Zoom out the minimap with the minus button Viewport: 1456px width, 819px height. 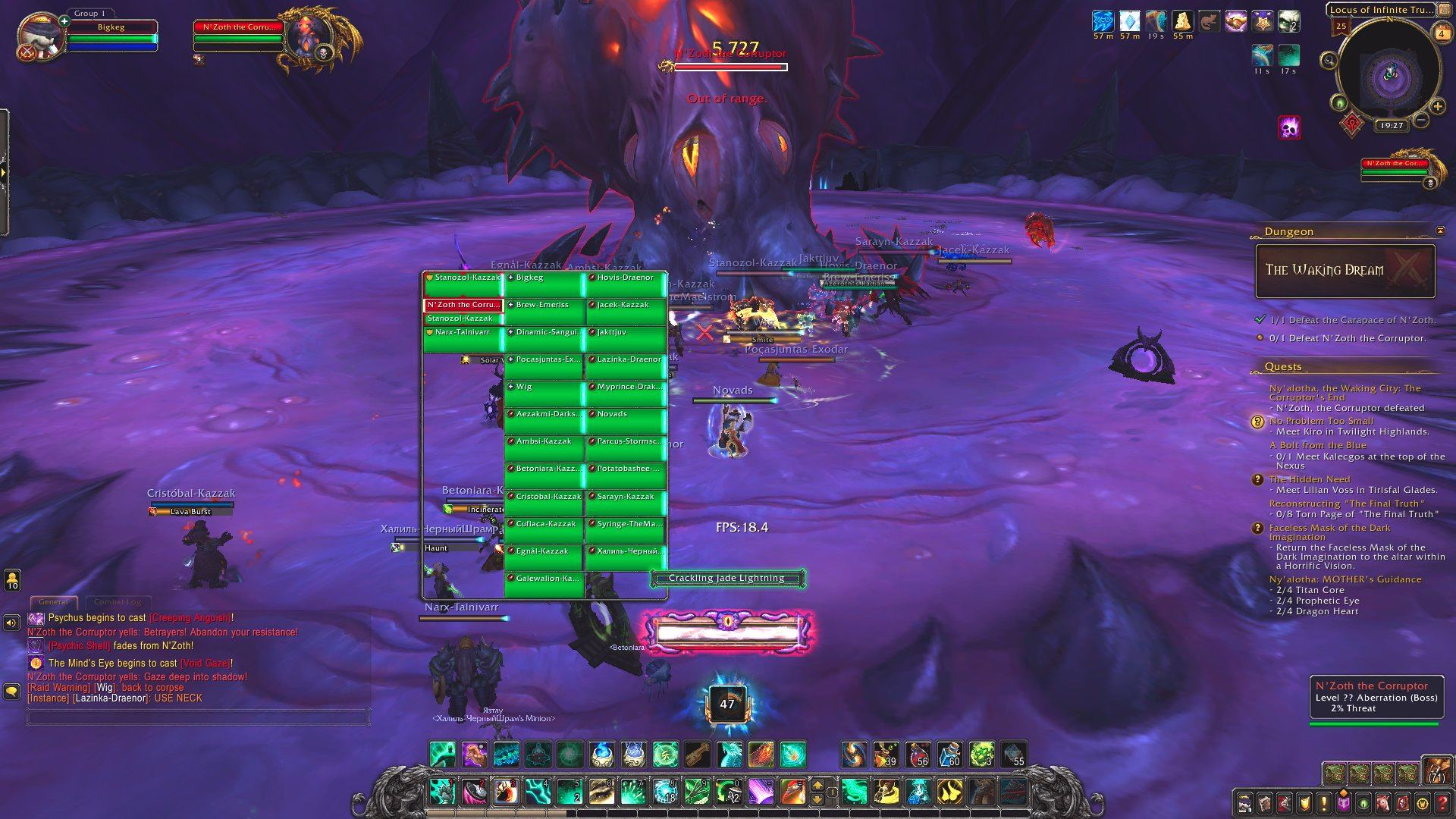tap(1421, 119)
